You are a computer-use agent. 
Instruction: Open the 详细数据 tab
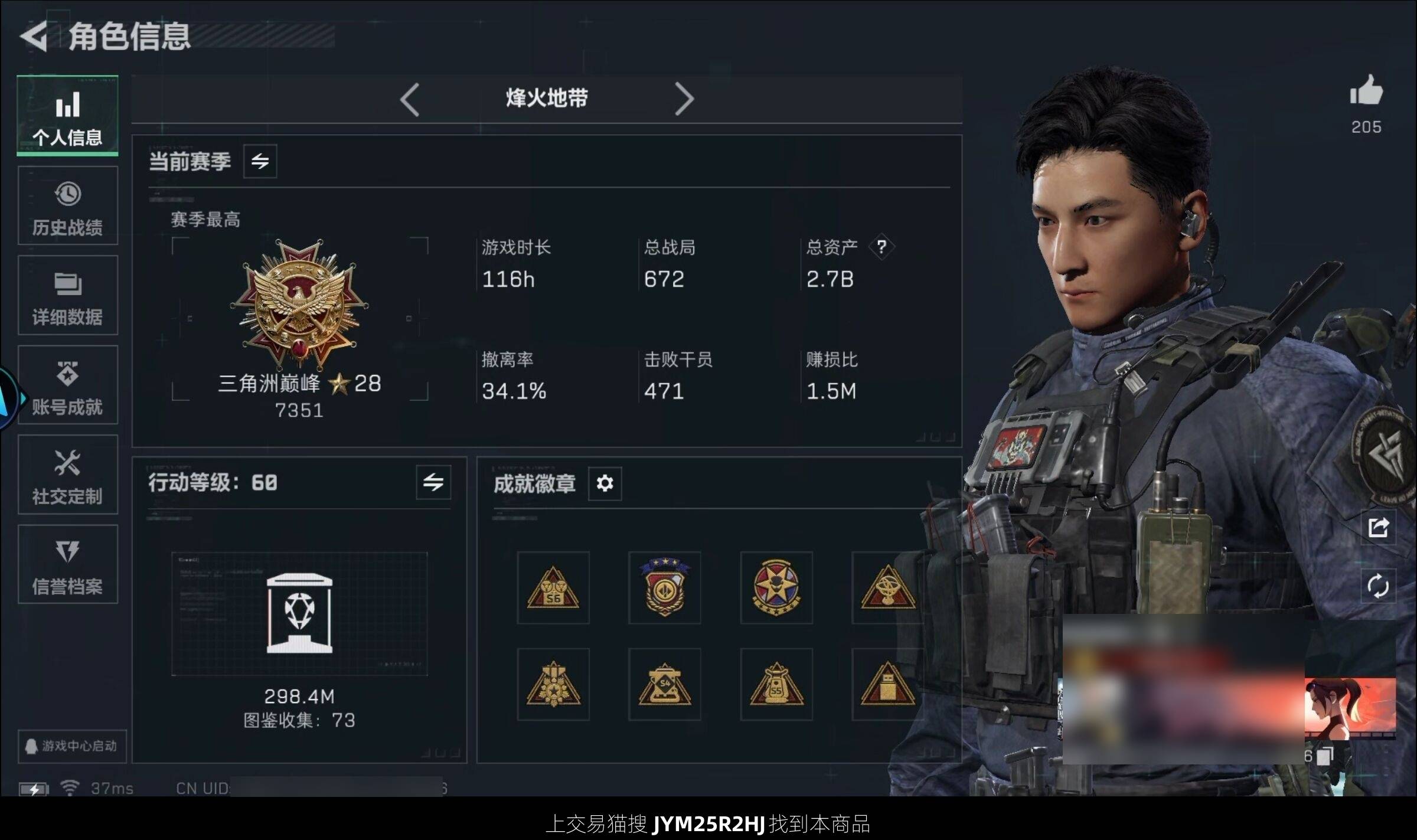point(68,296)
